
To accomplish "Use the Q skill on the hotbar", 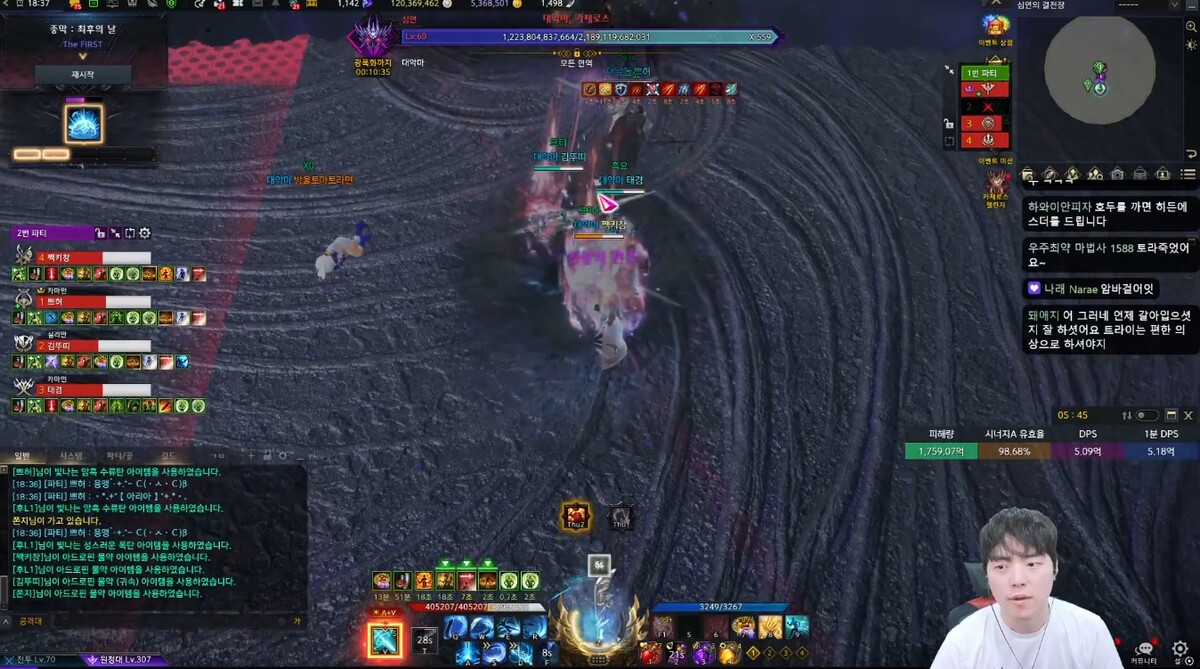I will pyautogui.click(x=457, y=627).
